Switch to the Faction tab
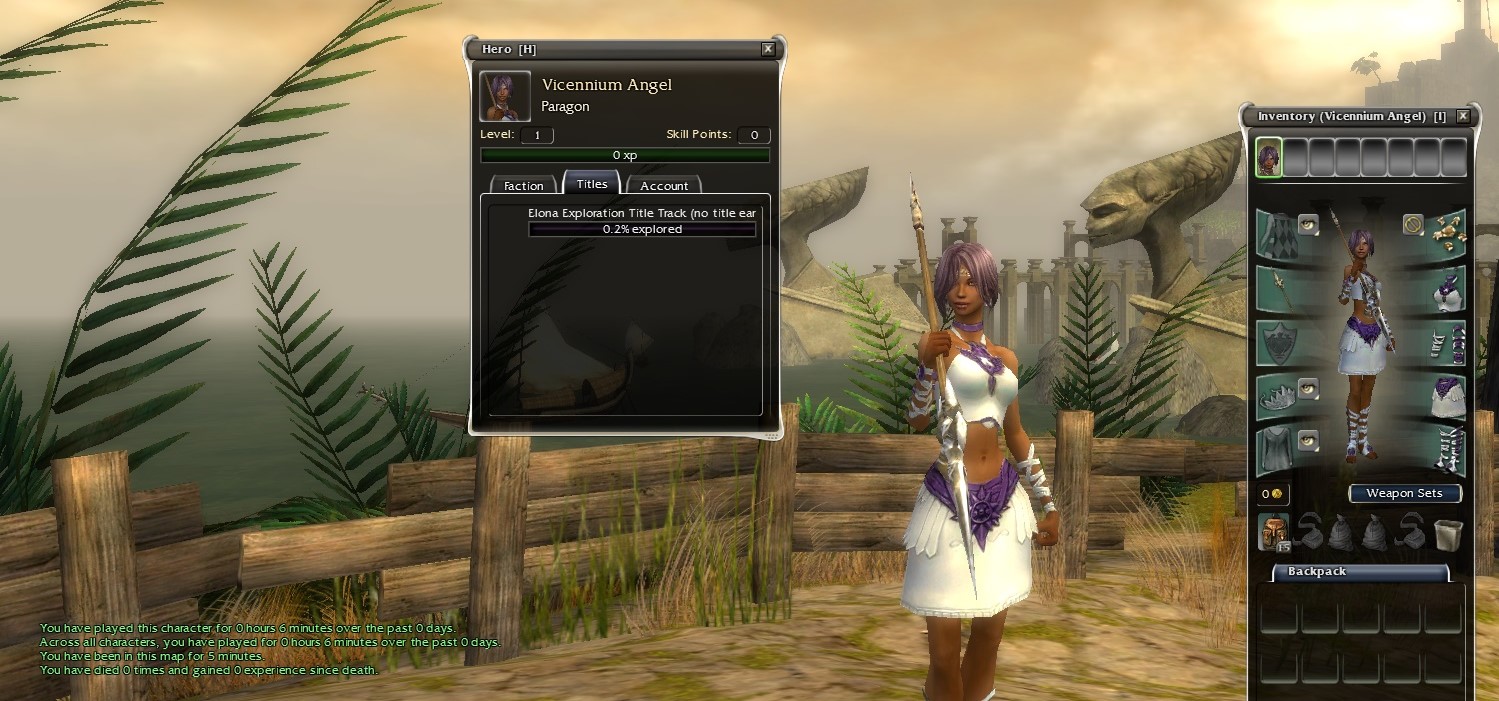1499x701 pixels. tap(523, 186)
